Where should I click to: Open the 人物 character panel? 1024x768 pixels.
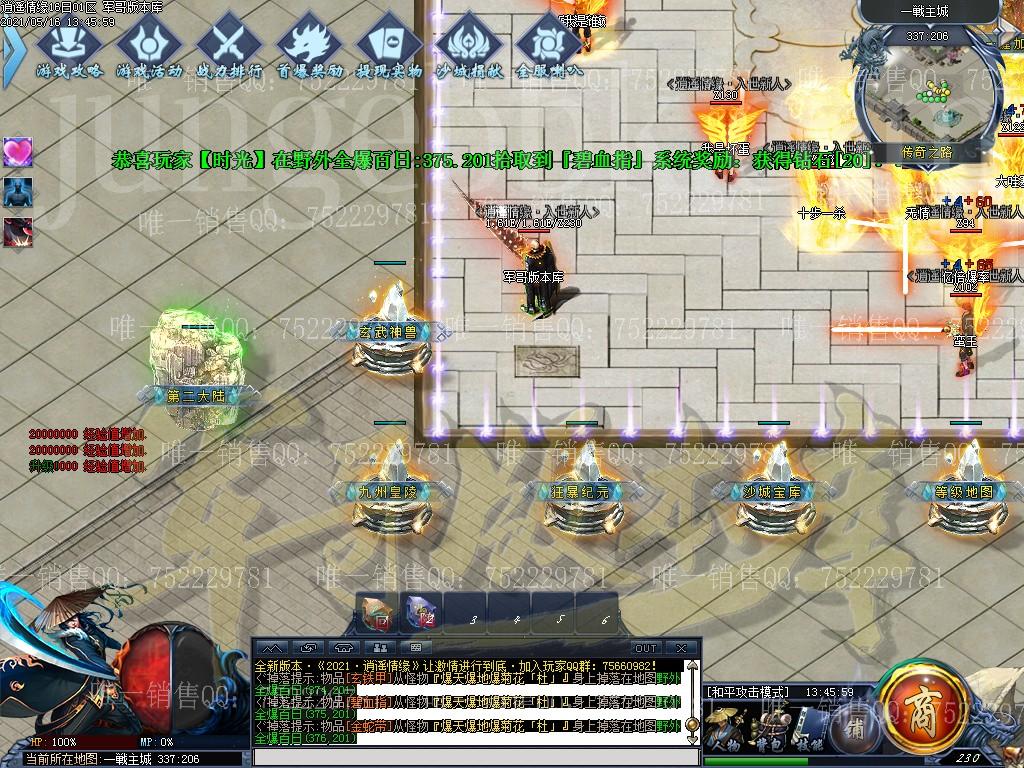[727, 729]
